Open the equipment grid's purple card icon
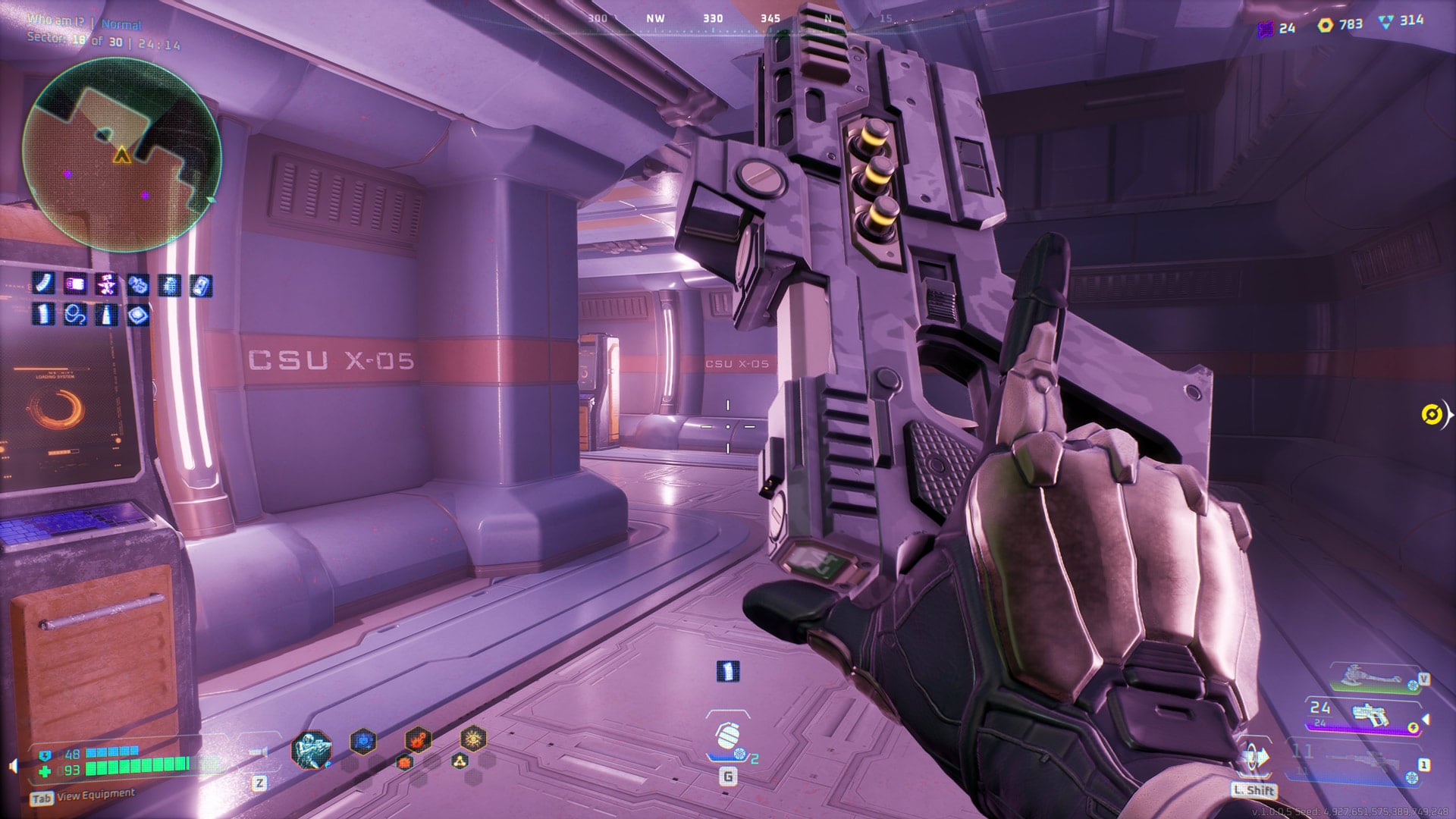Image resolution: width=1456 pixels, height=819 pixels. (75, 284)
